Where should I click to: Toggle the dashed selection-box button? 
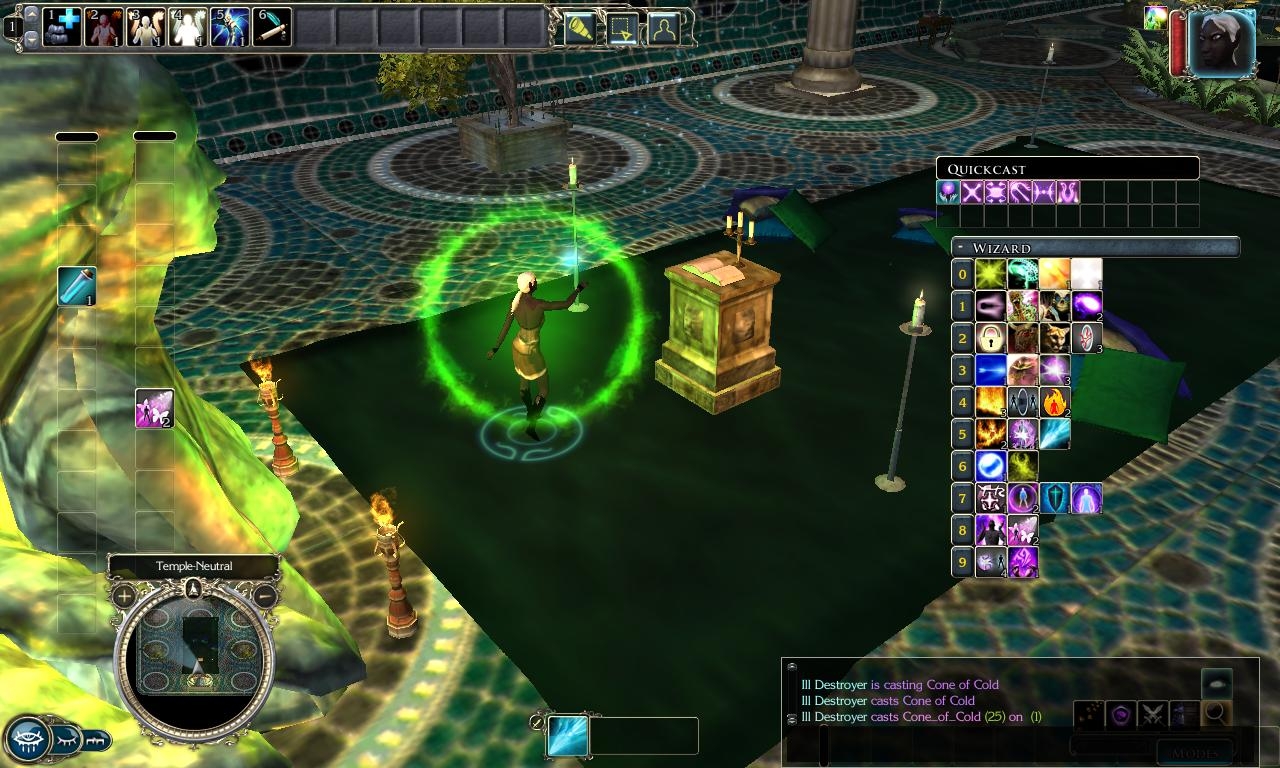click(621, 29)
